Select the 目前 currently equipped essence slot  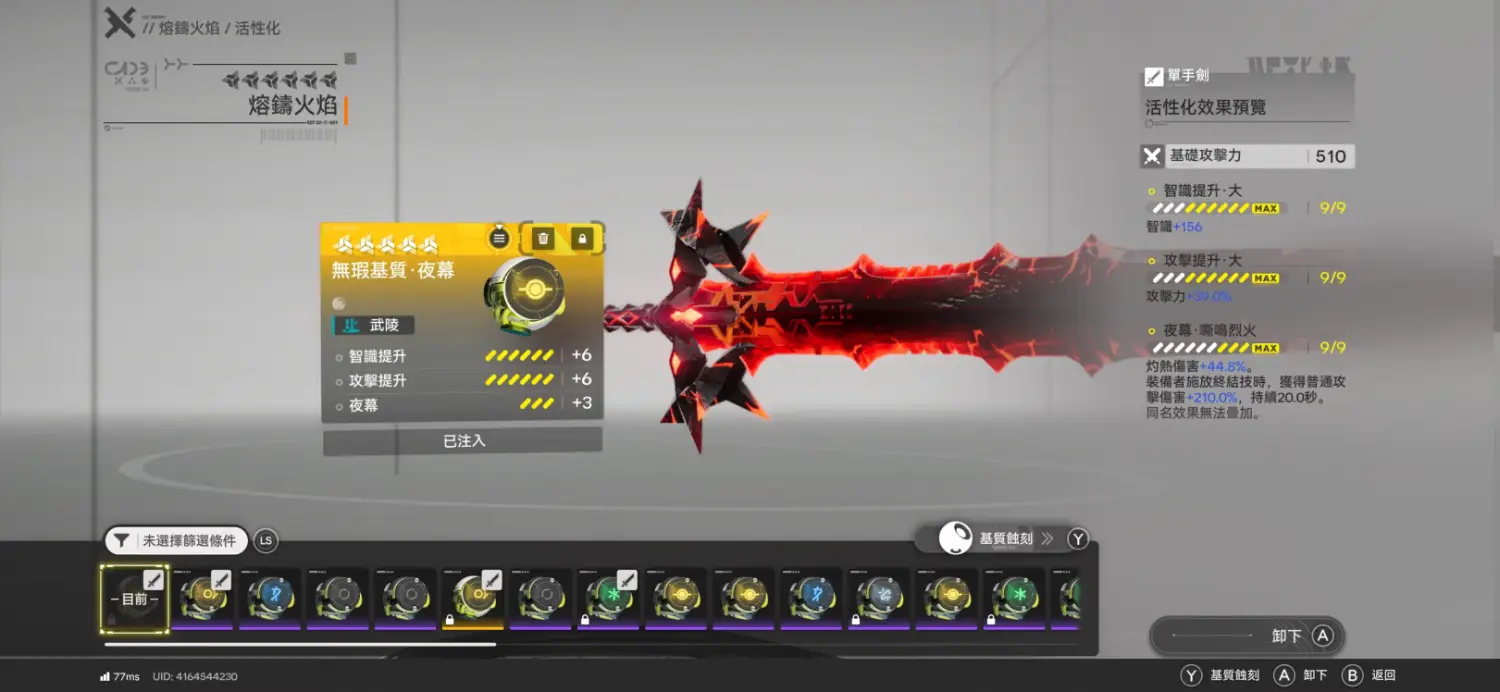coord(135,598)
